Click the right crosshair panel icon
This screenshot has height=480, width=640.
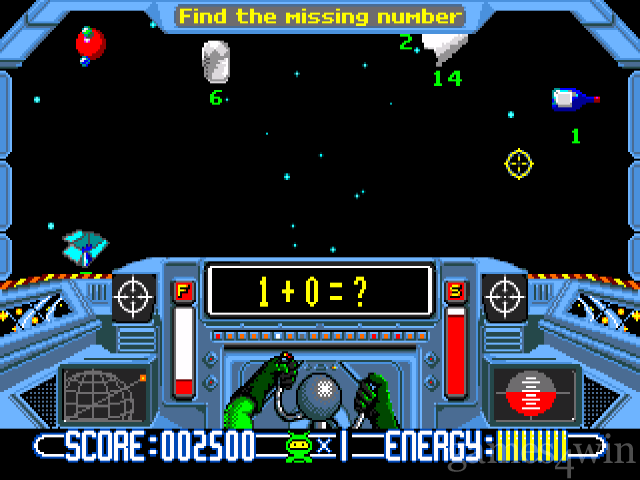507,297
